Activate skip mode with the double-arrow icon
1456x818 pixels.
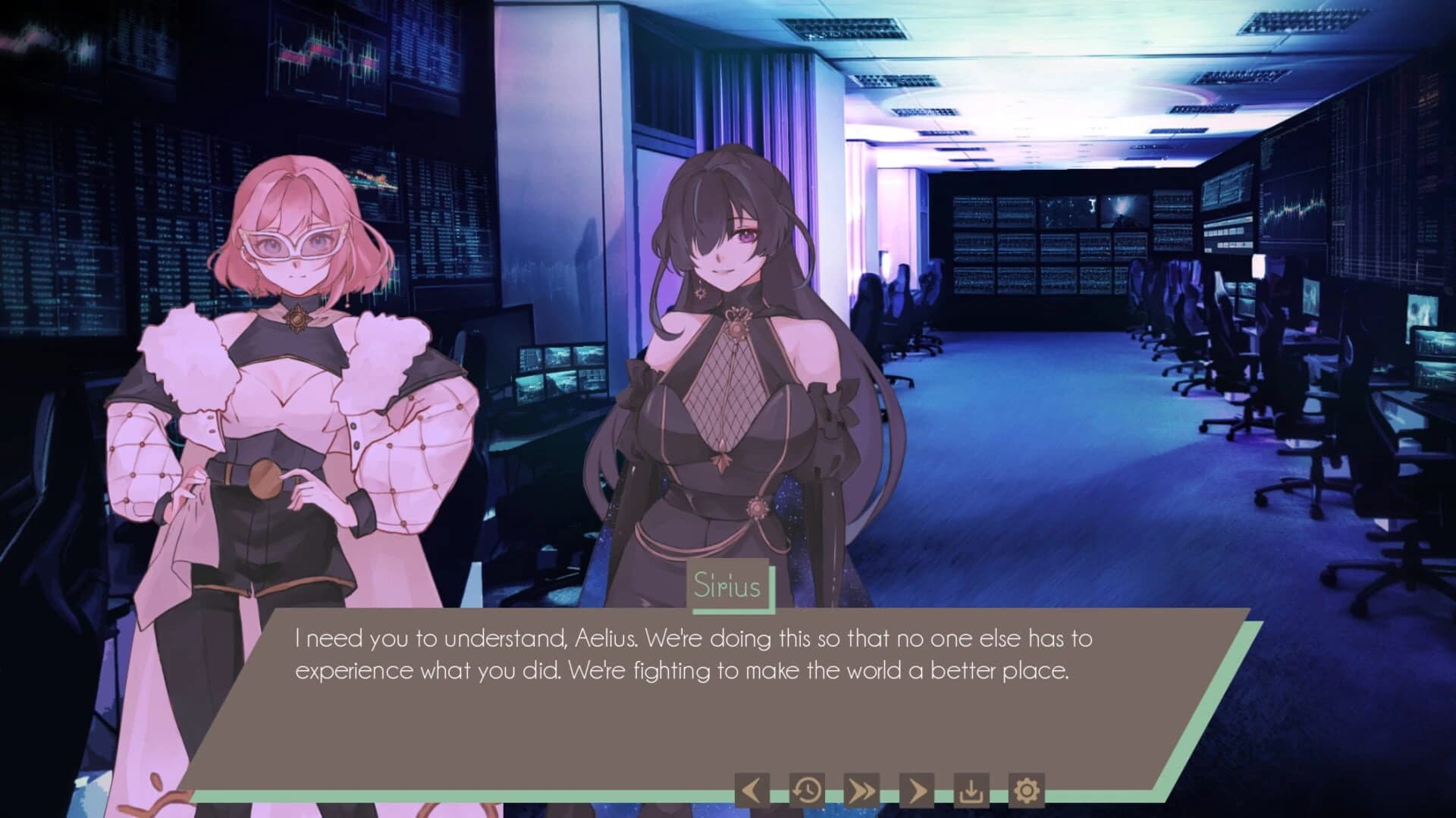click(x=861, y=790)
